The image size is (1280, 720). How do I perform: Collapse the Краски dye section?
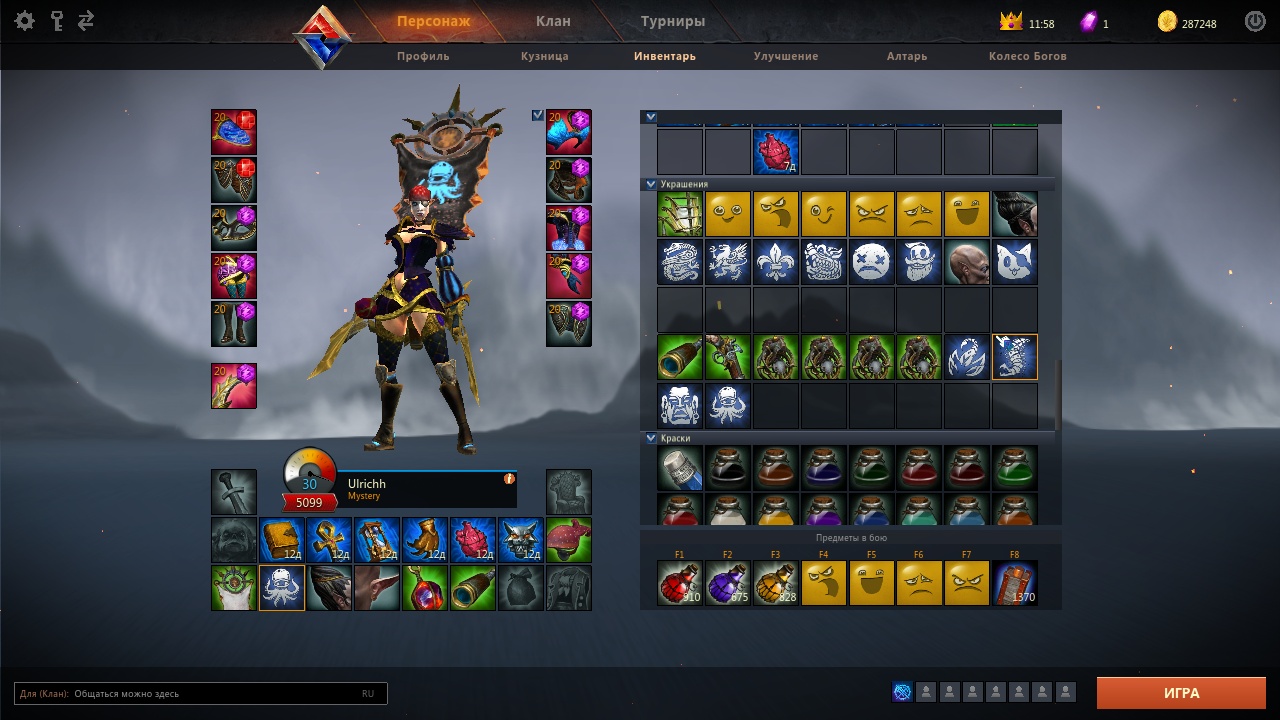pyautogui.click(x=651, y=438)
